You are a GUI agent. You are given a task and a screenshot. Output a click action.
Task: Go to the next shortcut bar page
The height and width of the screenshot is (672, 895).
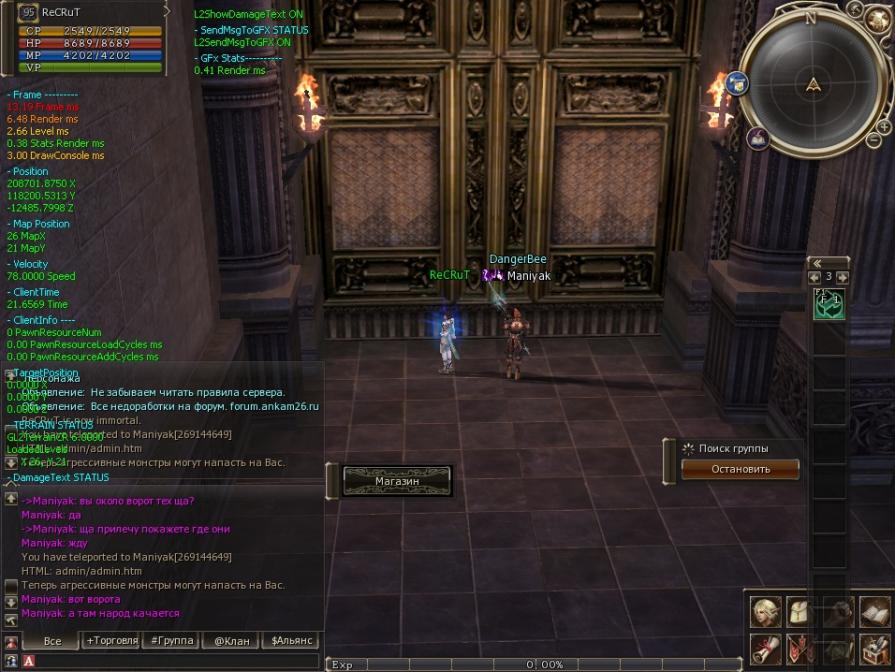point(843,277)
